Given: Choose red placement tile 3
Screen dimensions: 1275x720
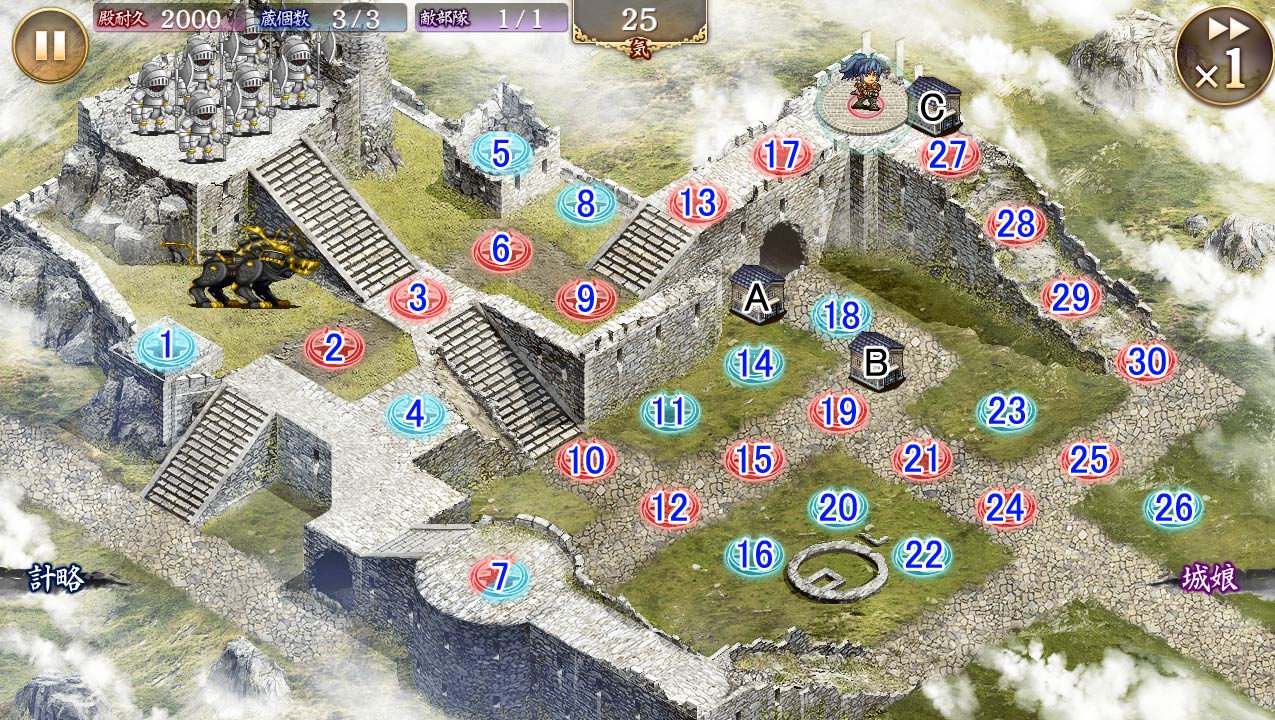Looking at the screenshot, I should click(x=418, y=298).
